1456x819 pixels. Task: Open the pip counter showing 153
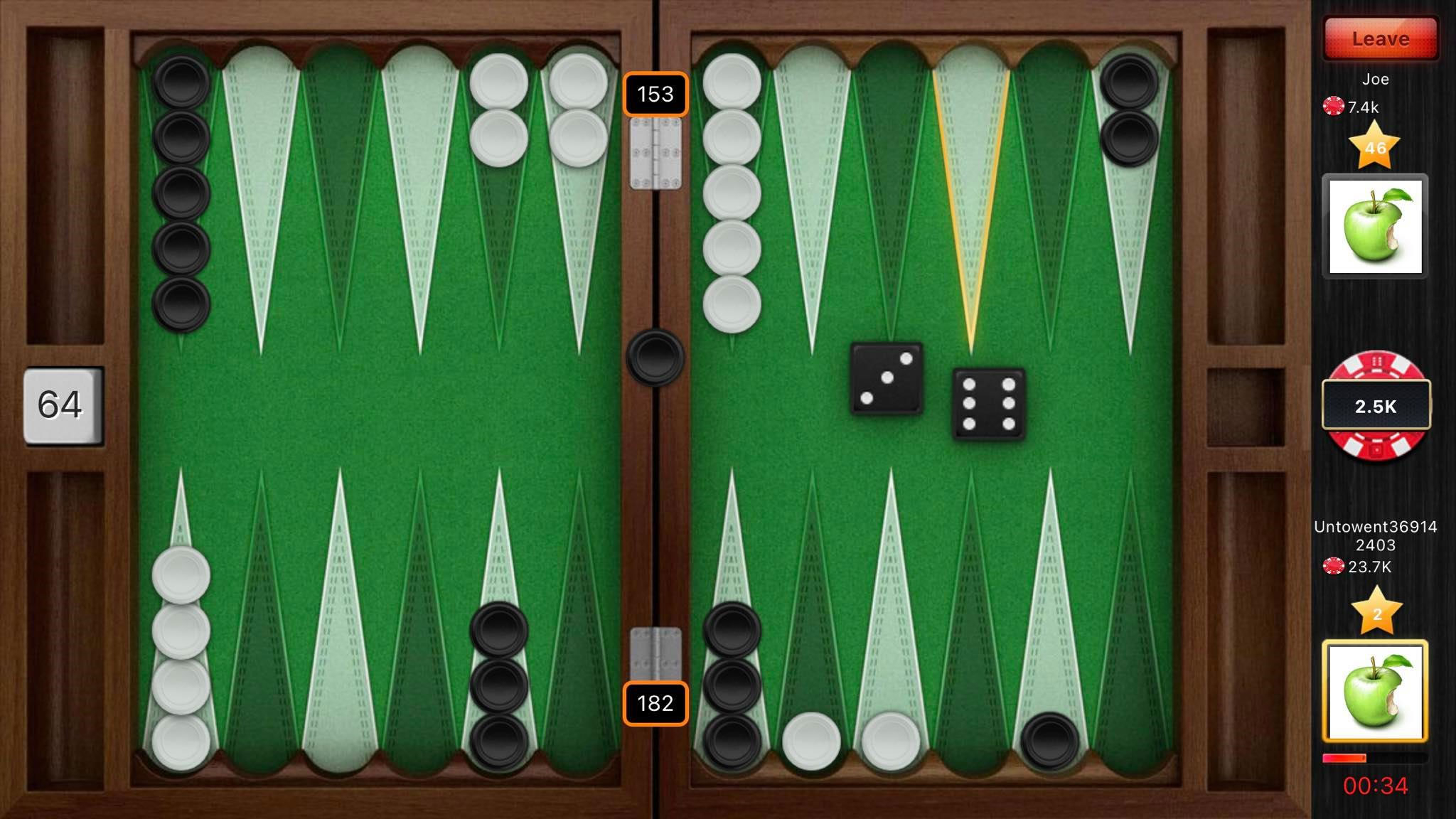(655, 95)
